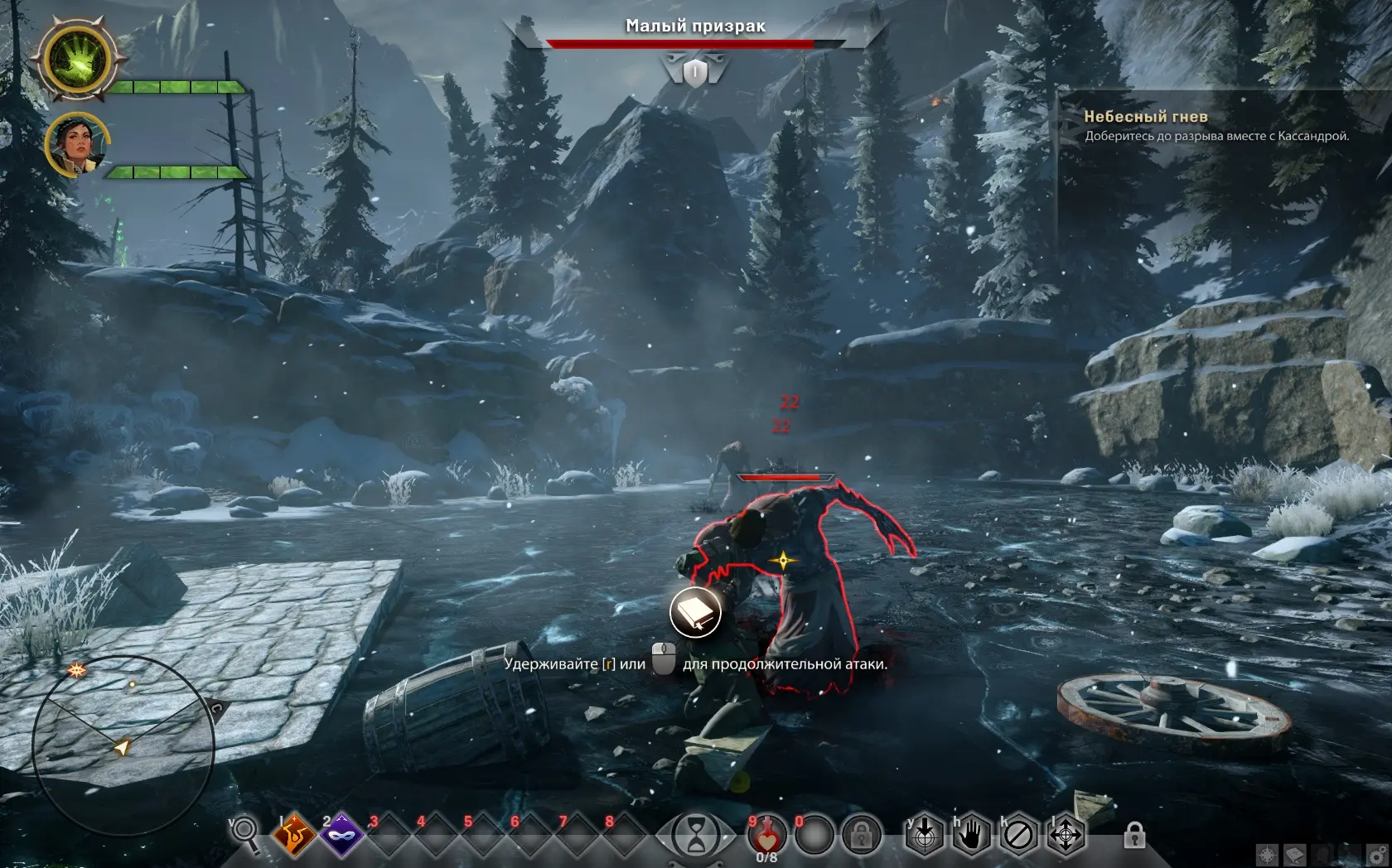This screenshot has height=868, width=1392.
Task: Select the open hand hold command
Action: point(971,837)
